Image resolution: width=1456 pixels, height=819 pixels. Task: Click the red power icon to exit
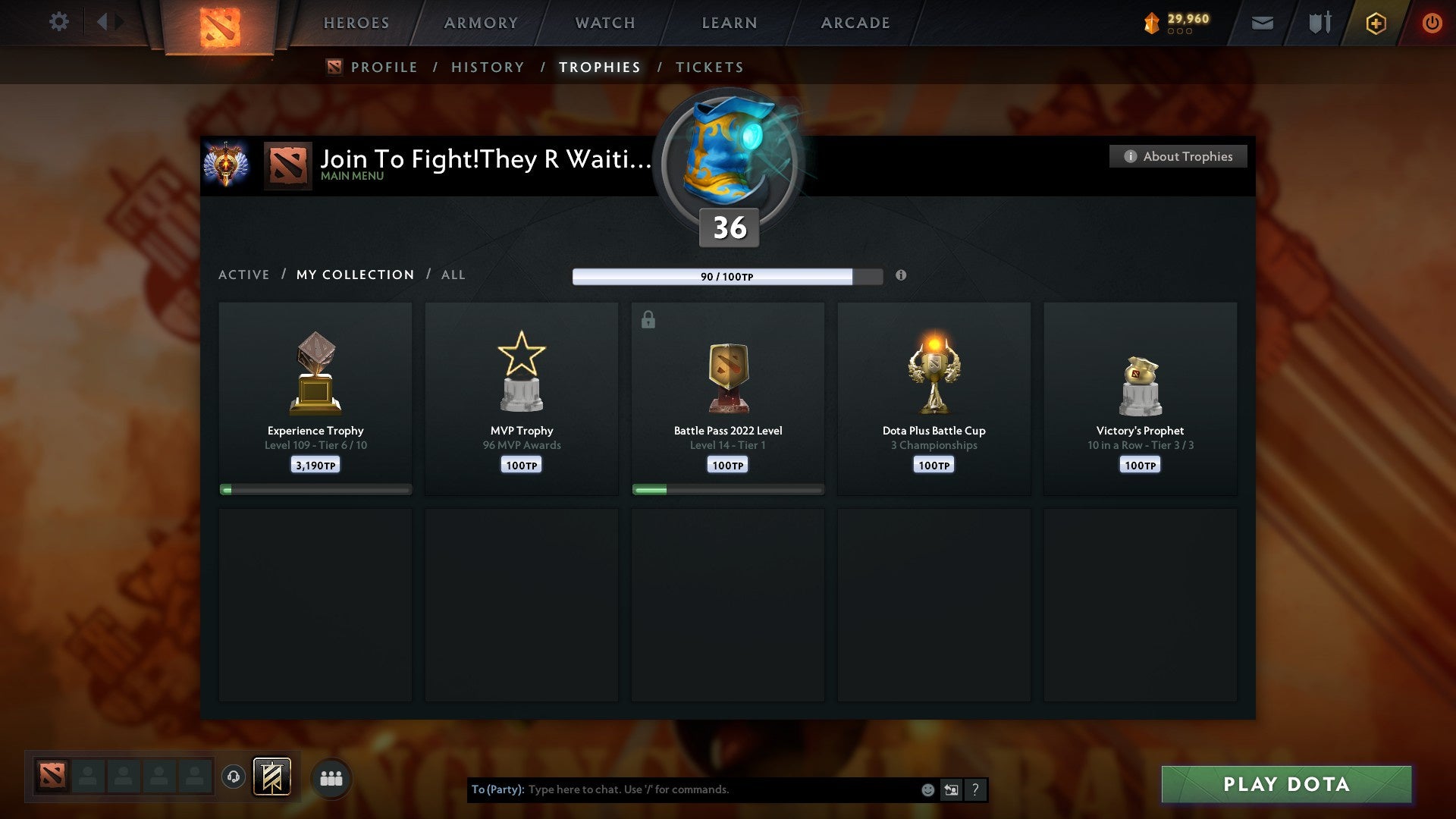pos(1432,24)
